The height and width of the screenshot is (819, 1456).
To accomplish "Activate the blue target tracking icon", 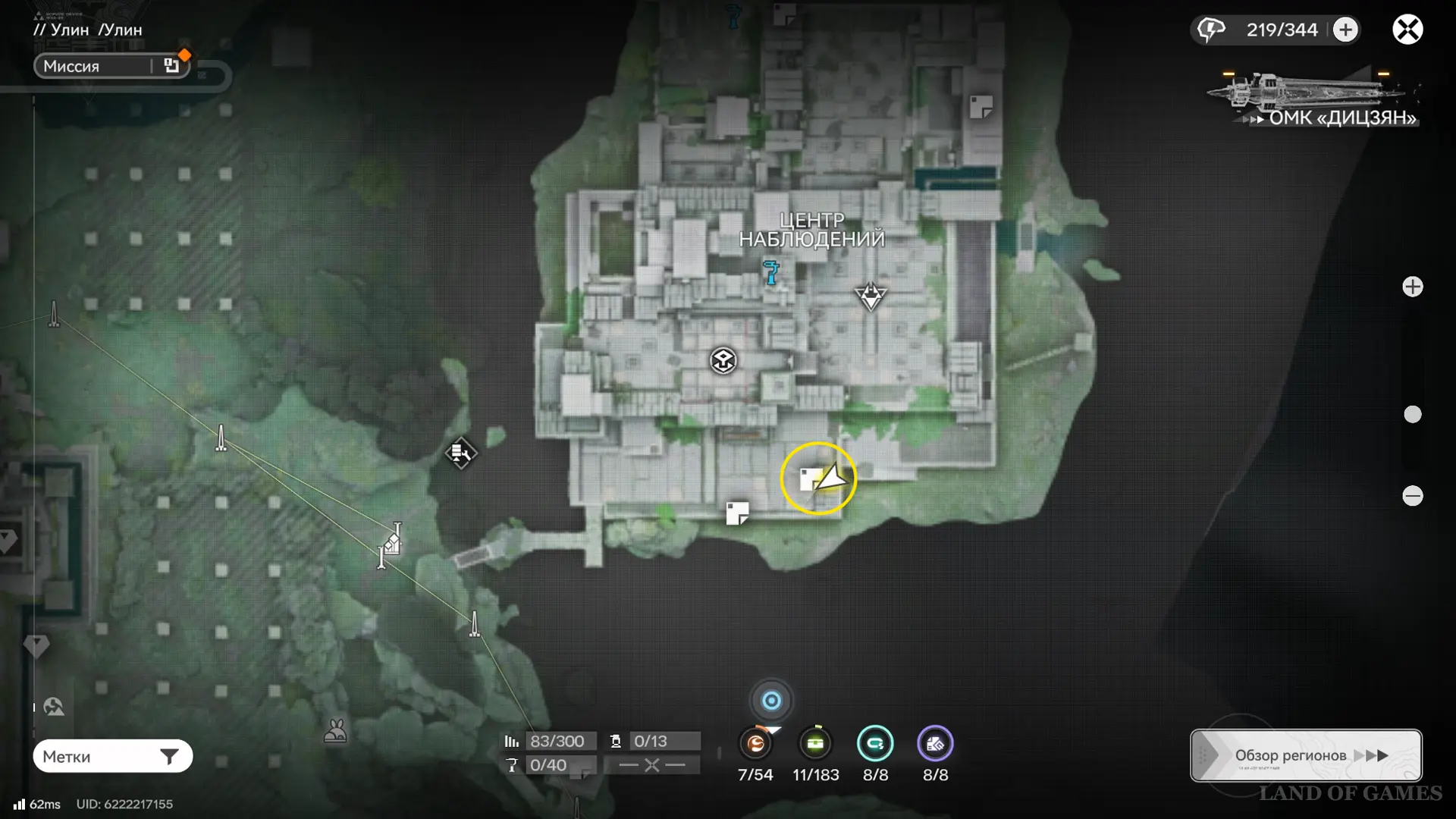I will point(771,701).
